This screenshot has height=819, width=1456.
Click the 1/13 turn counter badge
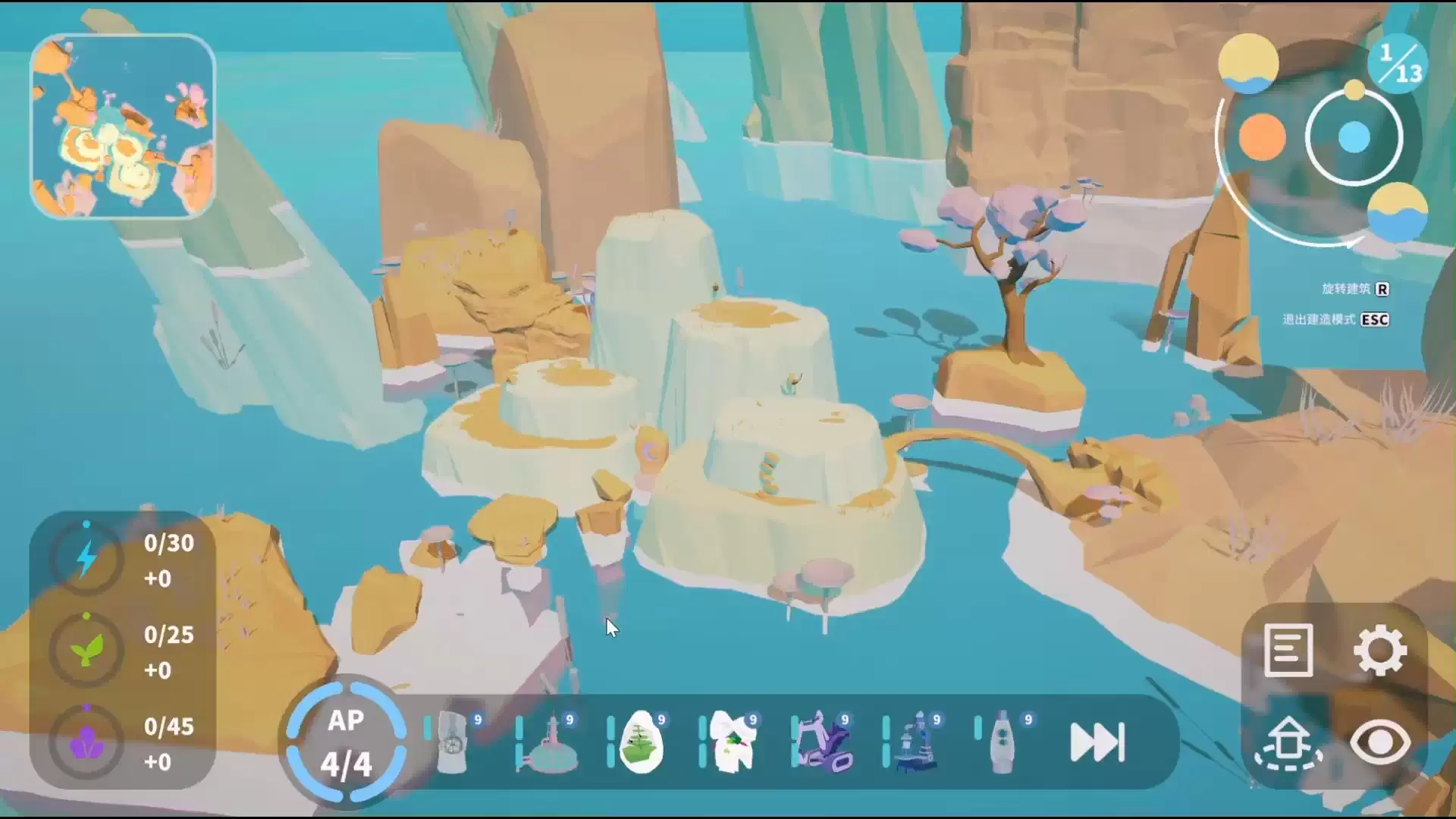[1398, 63]
